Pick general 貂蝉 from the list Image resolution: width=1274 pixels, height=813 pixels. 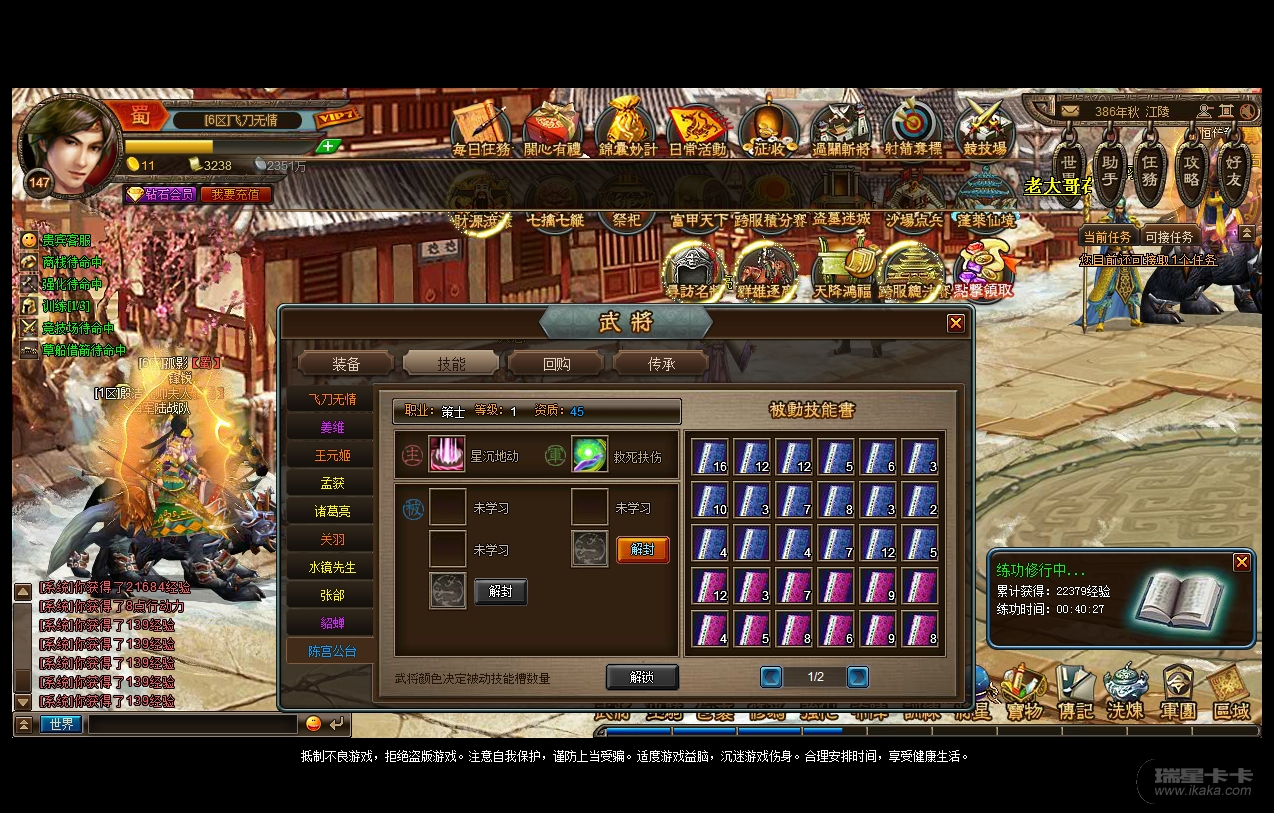coord(331,623)
